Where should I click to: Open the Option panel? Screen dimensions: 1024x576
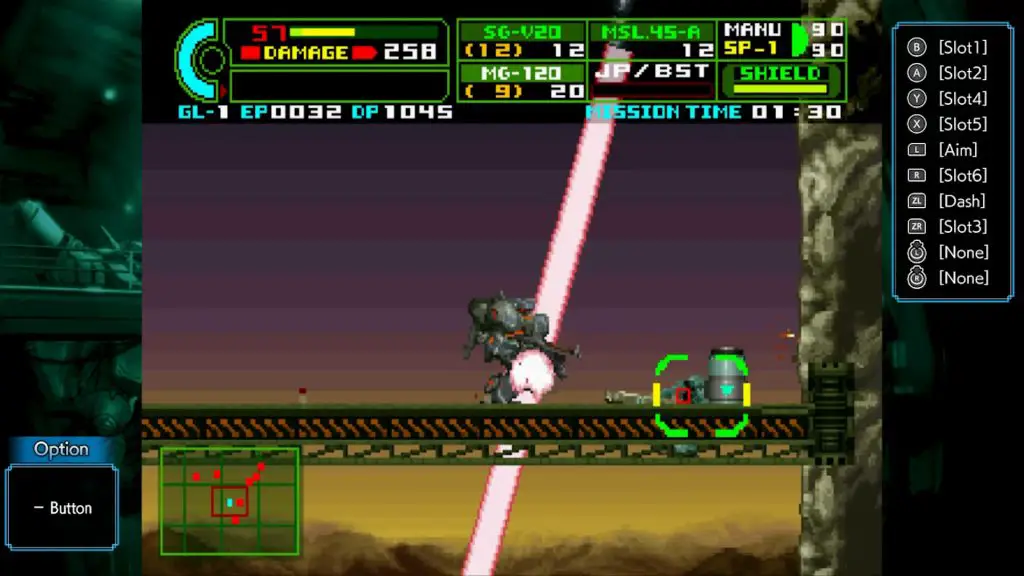point(62,495)
